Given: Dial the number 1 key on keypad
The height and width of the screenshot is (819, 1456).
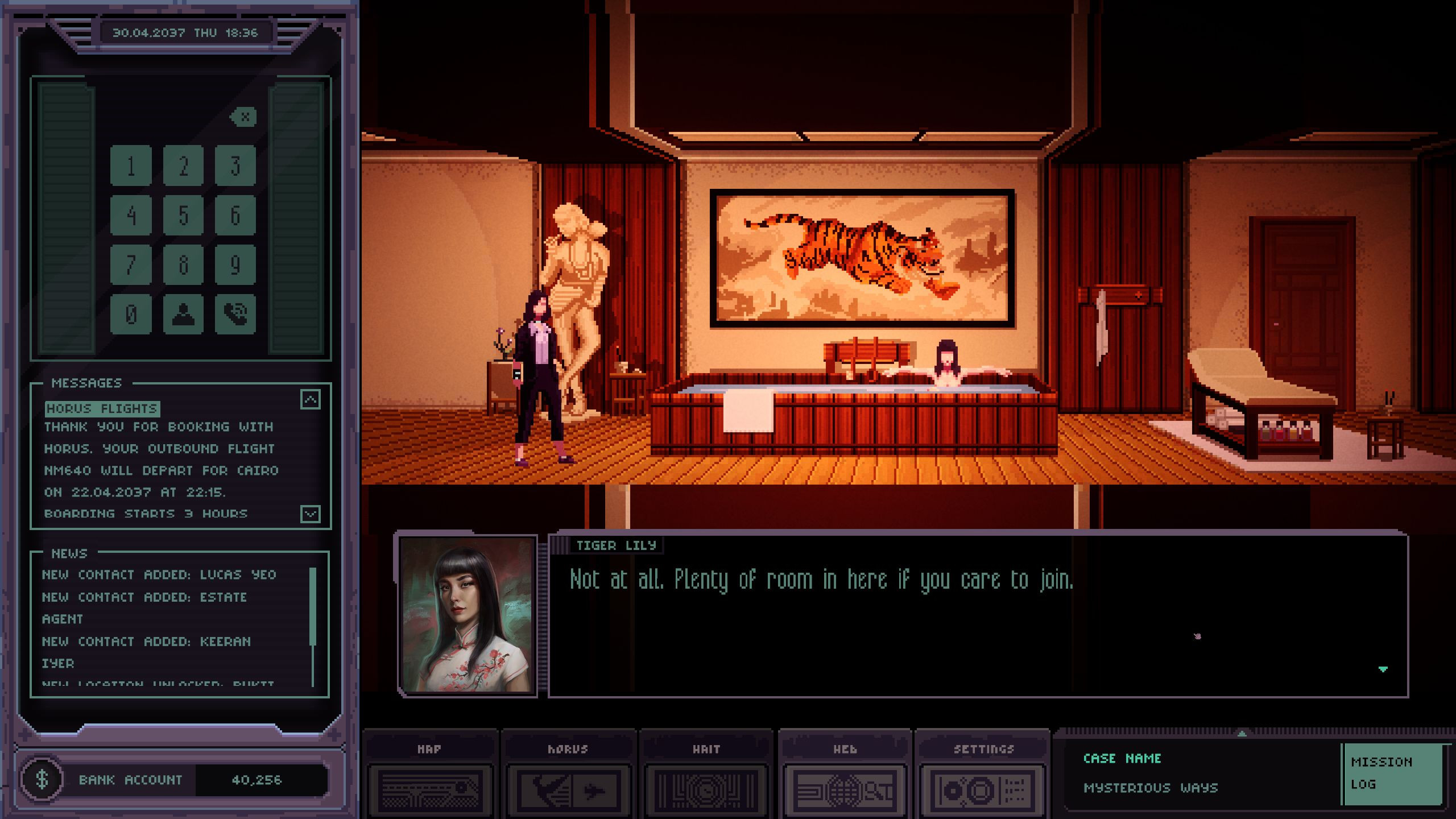Looking at the screenshot, I should pos(131,166).
